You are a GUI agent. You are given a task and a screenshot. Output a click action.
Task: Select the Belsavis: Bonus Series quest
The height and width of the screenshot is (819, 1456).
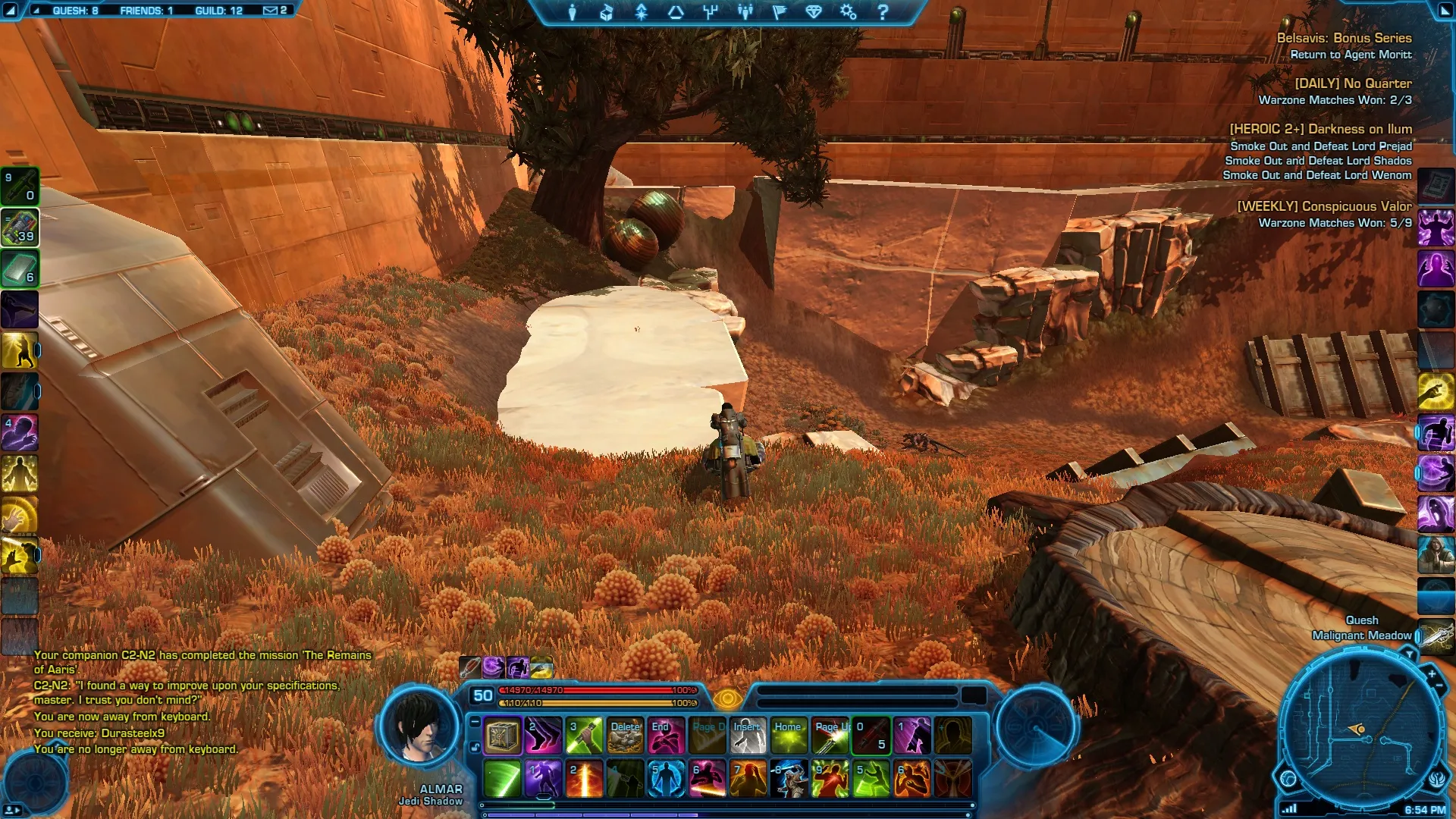click(x=1344, y=38)
